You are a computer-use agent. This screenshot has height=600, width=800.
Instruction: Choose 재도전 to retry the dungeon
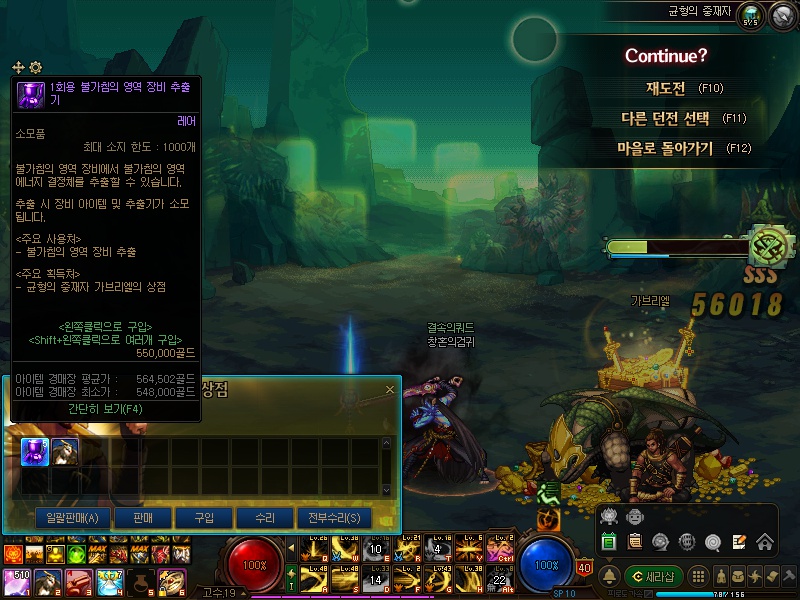[665, 88]
